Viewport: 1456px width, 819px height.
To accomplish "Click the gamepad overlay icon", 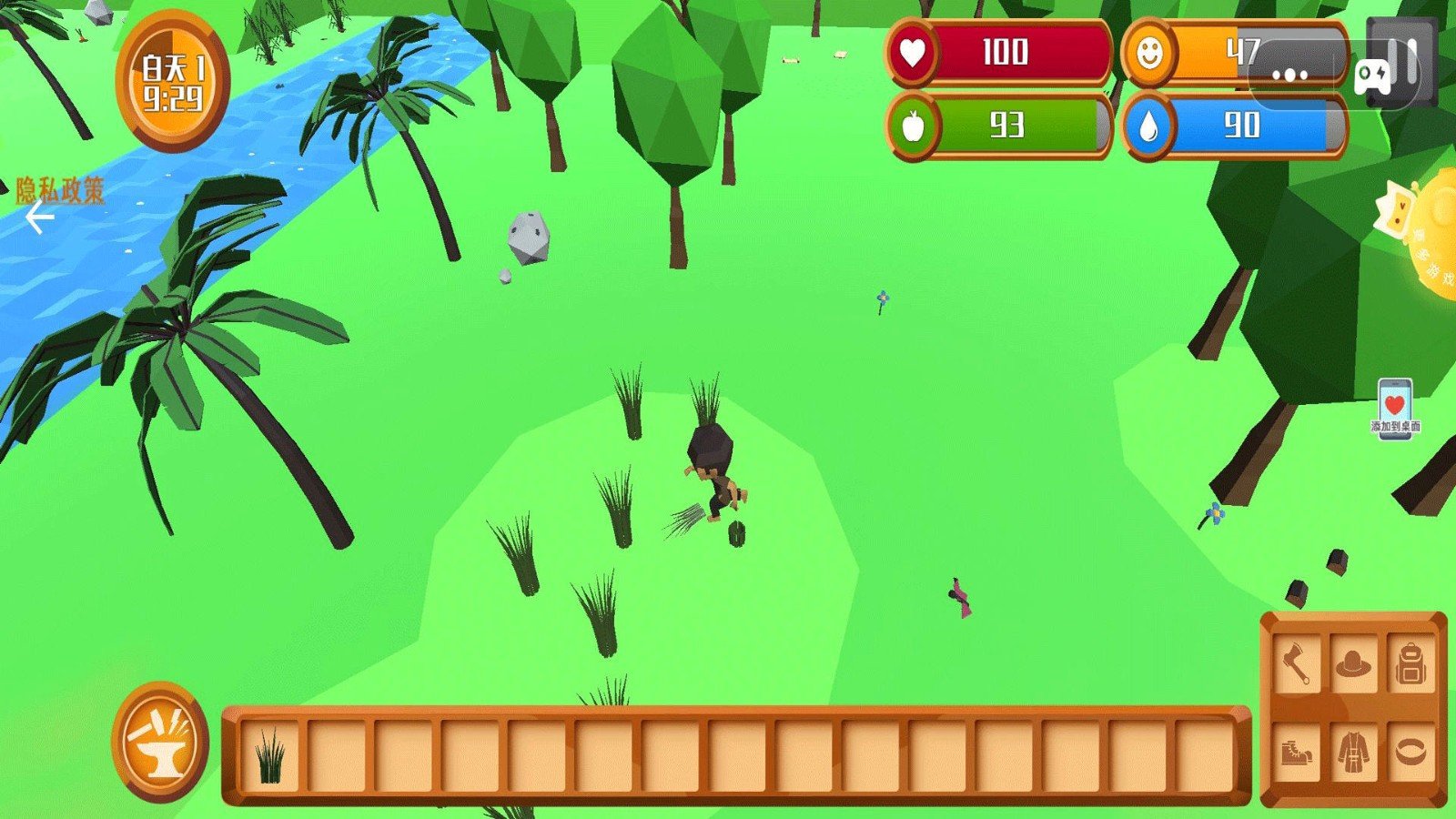I will pos(1373,76).
